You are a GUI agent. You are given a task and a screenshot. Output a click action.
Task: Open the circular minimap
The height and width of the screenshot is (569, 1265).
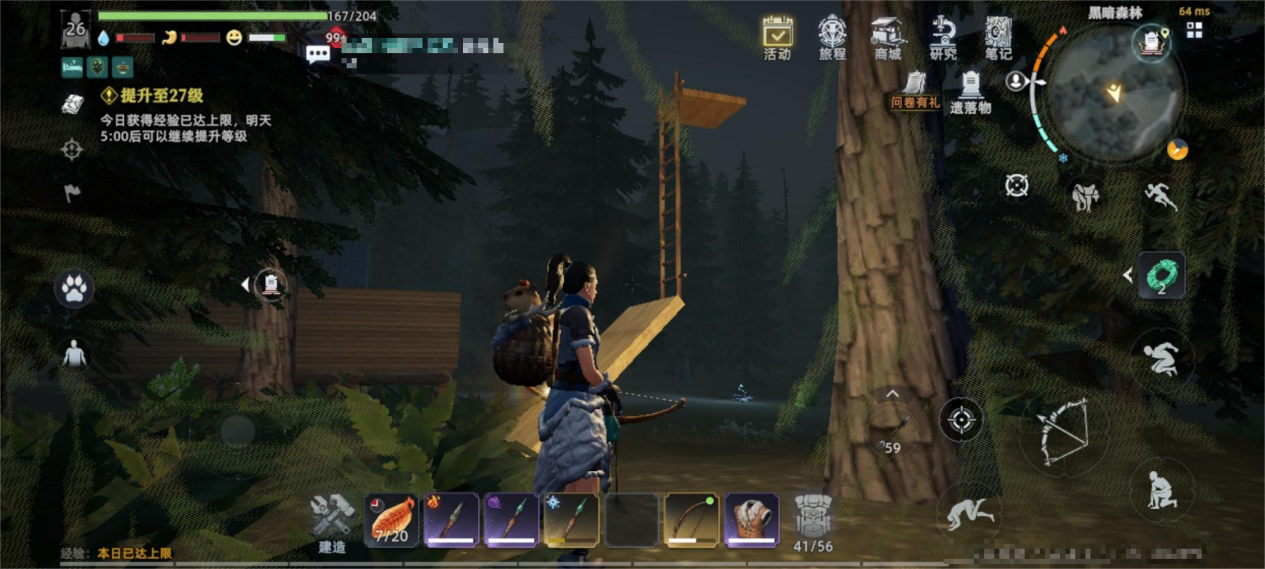pyautogui.click(x=1110, y=95)
